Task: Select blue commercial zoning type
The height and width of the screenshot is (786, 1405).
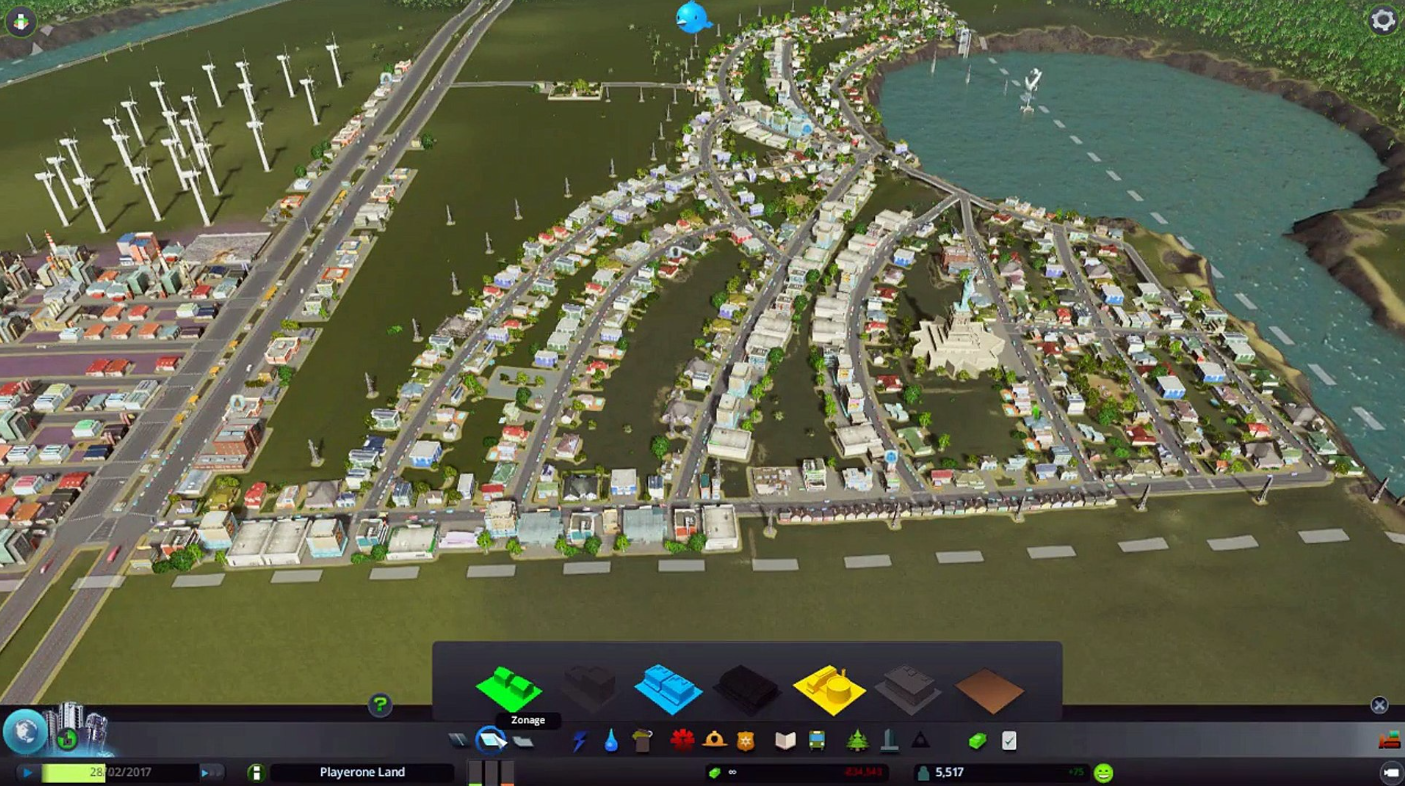Action: coord(670,686)
